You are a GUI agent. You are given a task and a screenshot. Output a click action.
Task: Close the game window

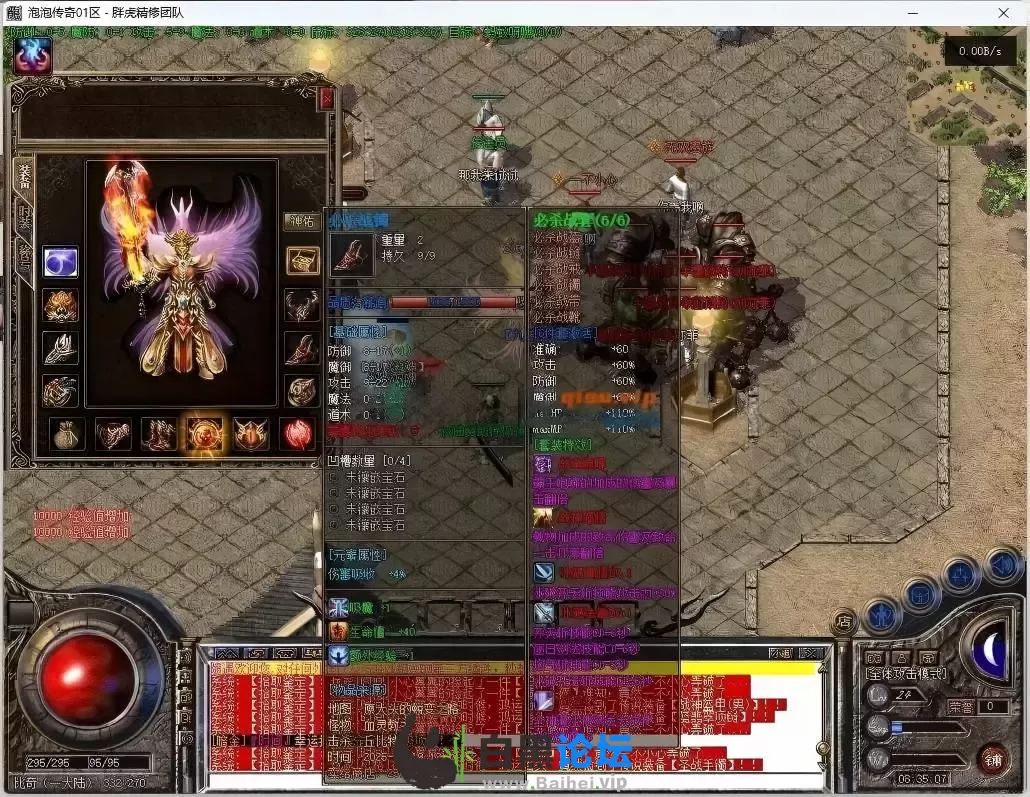click(x=1005, y=12)
